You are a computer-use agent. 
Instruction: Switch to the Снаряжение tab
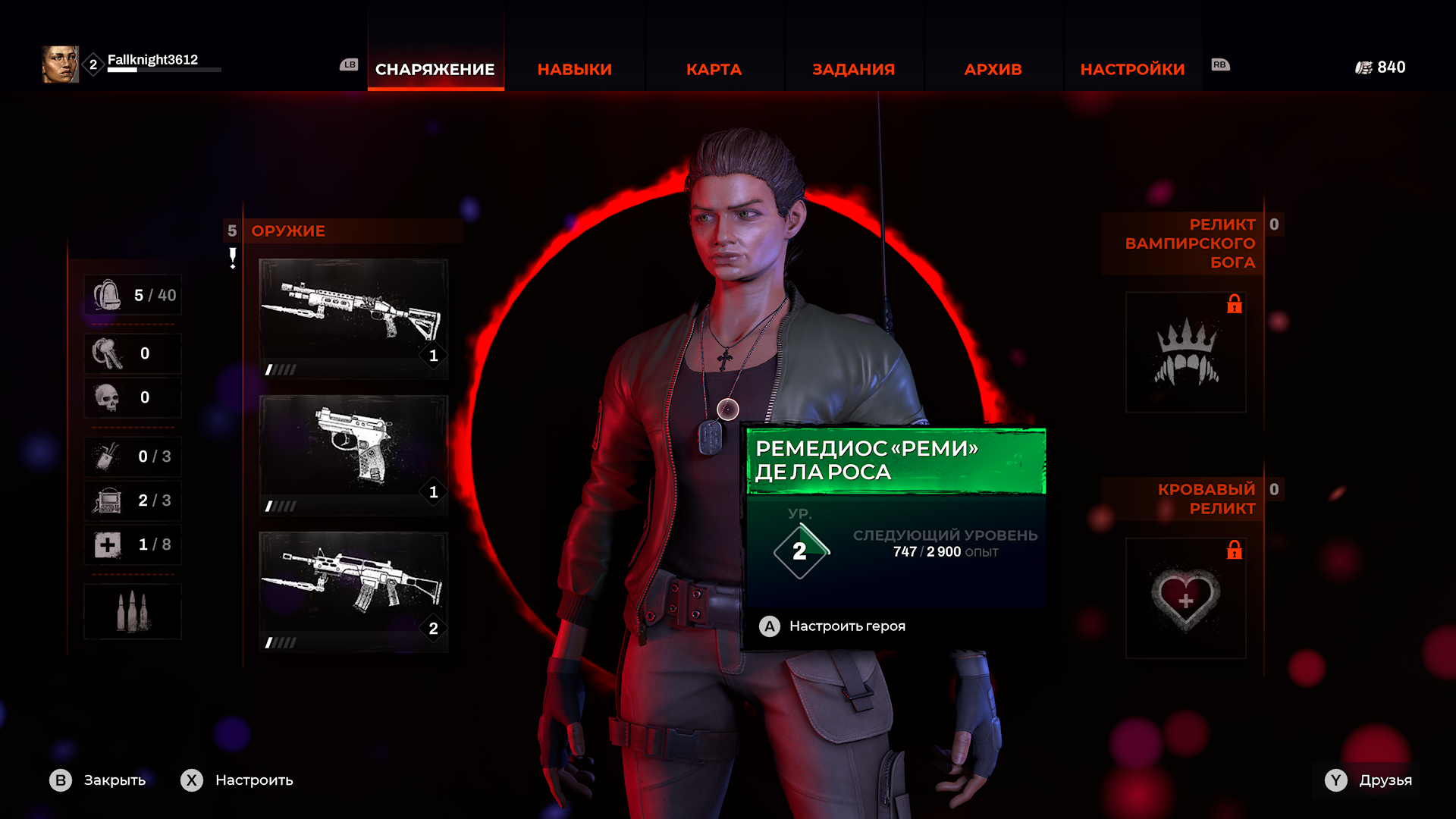pos(435,69)
